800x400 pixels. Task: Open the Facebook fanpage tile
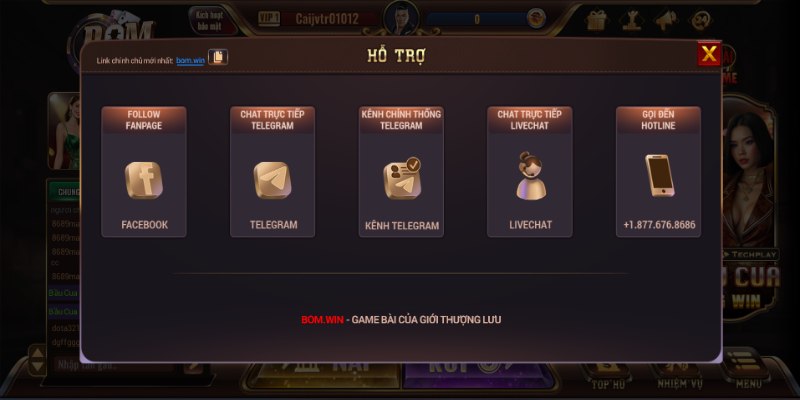coord(143,180)
